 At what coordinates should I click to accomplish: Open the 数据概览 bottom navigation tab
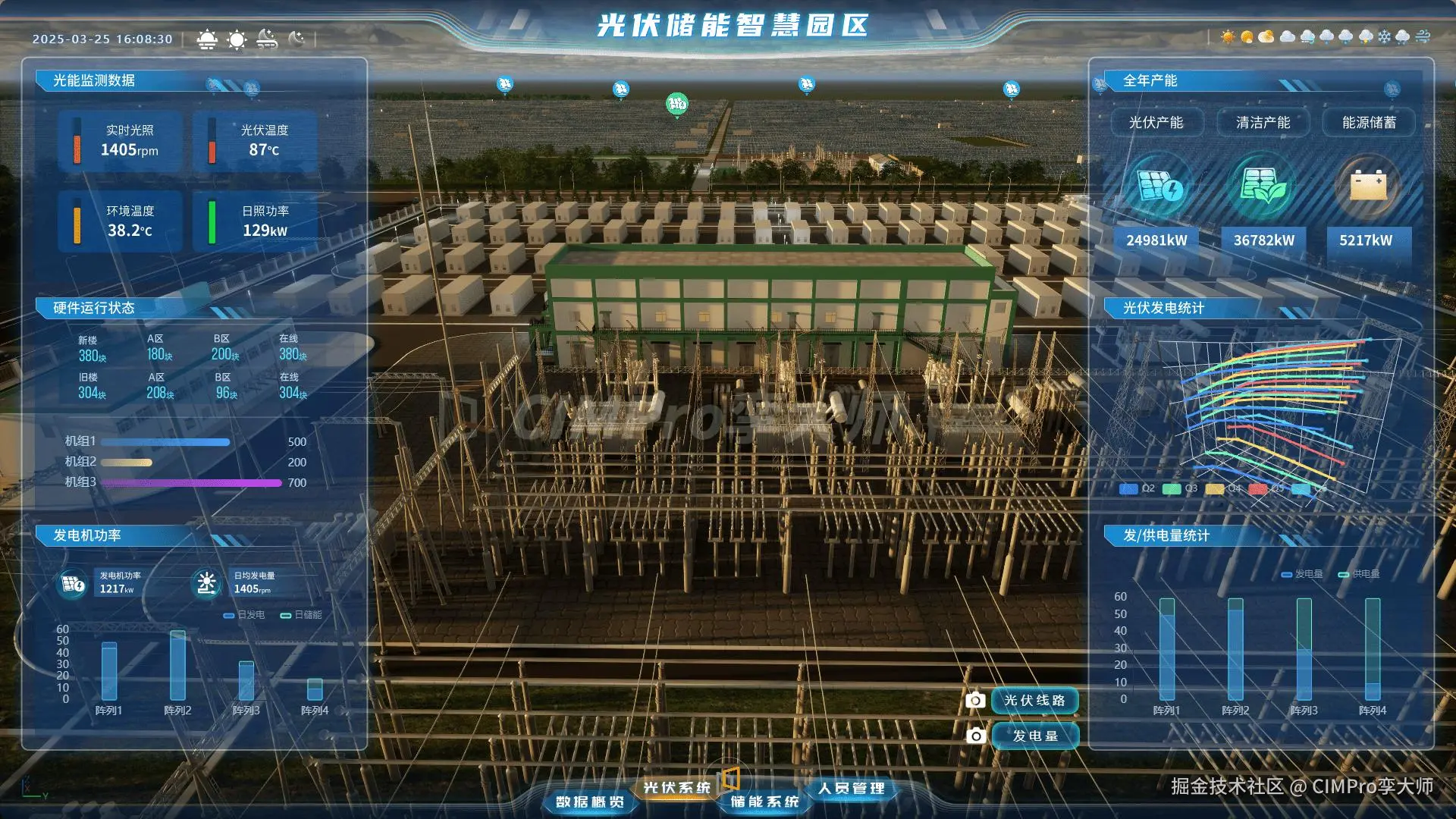tap(590, 802)
